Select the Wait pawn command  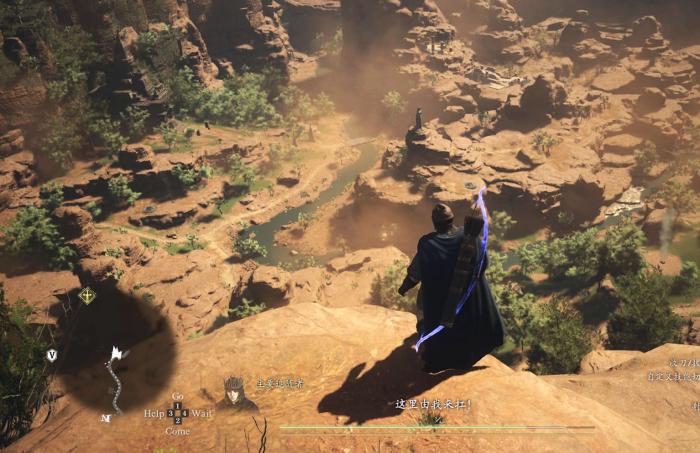[x=202, y=413]
